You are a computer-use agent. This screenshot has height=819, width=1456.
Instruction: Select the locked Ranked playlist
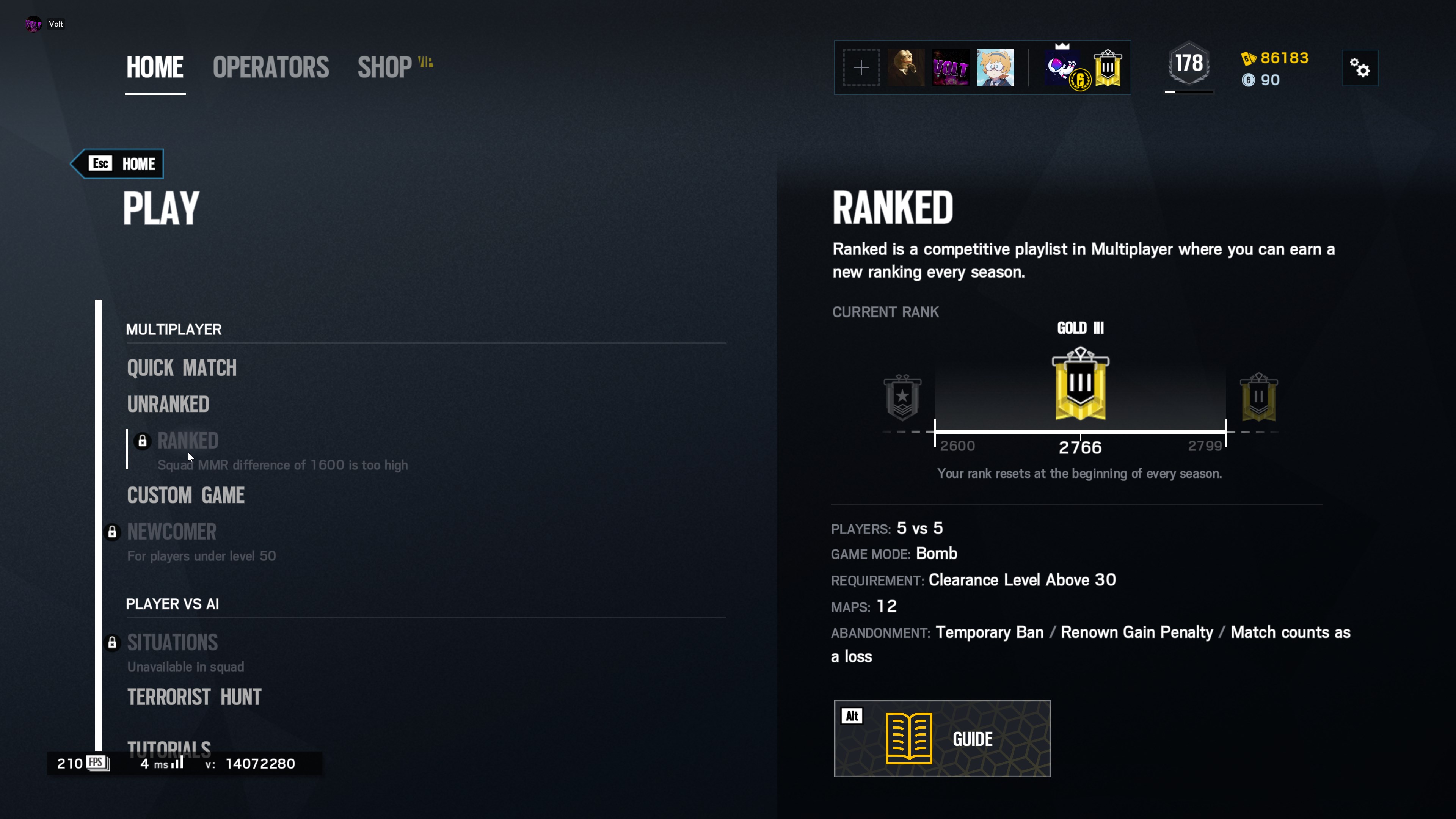click(x=188, y=441)
